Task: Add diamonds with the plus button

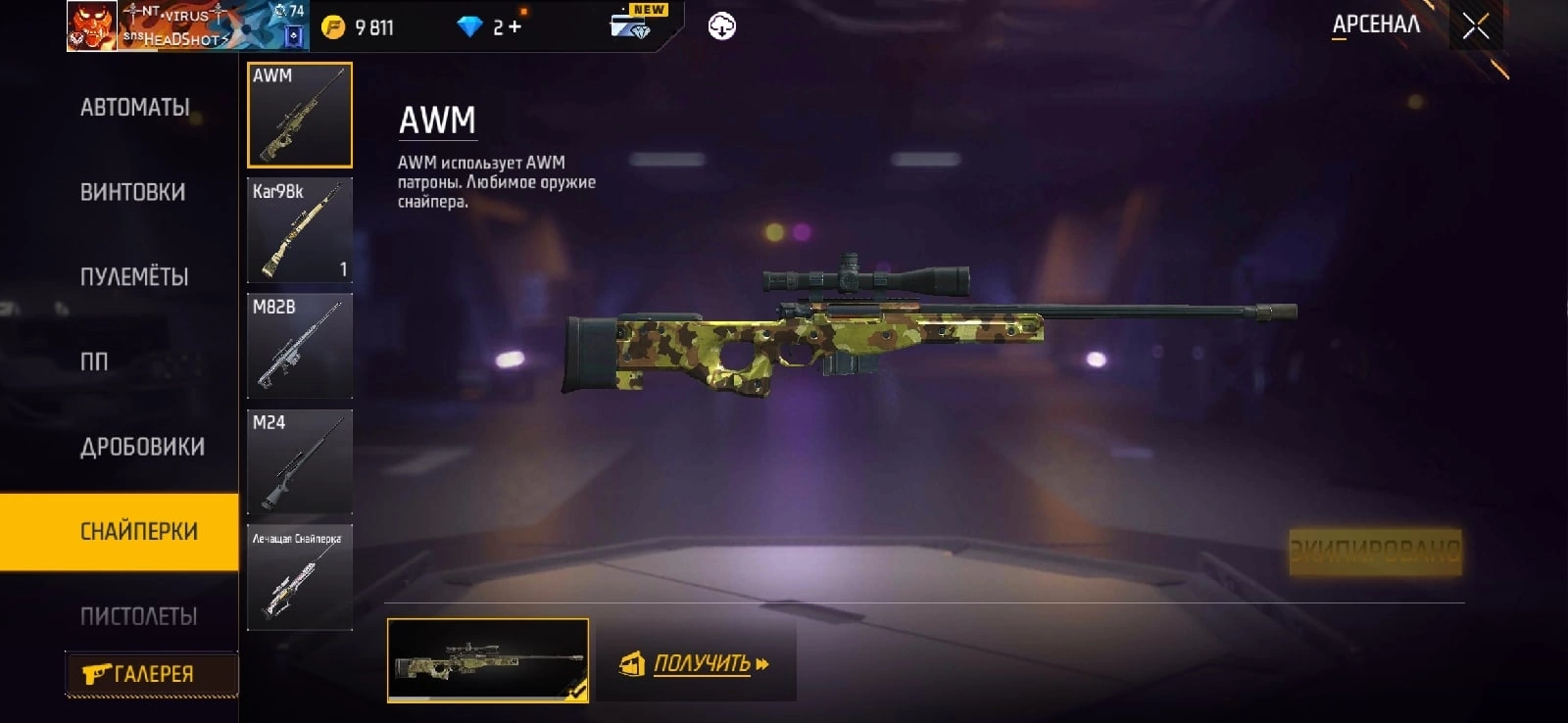Action: (514, 27)
